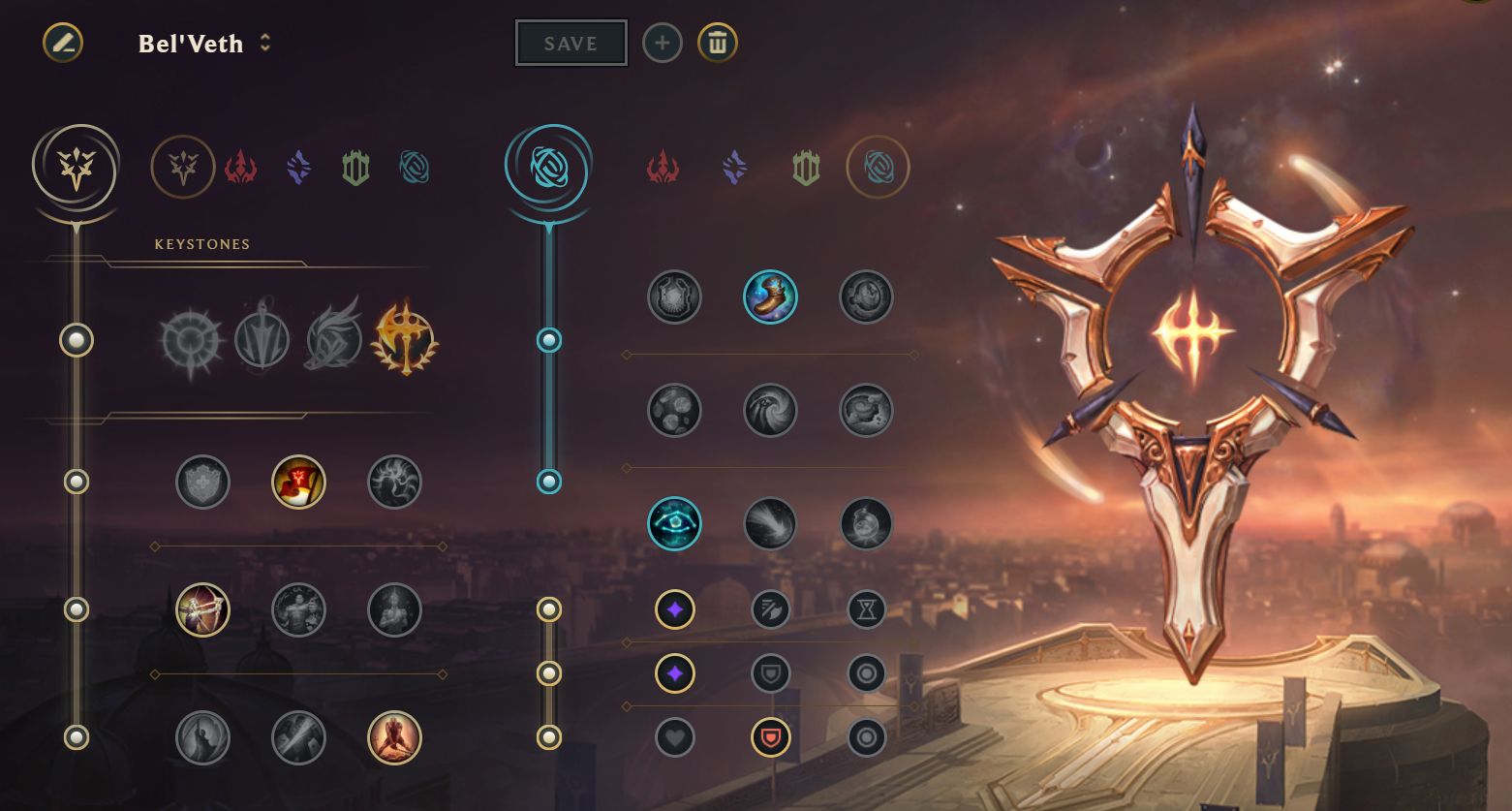Pick the Legend: Alacrity archer rune
Image resolution: width=1512 pixels, height=811 pixels.
pos(202,609)
